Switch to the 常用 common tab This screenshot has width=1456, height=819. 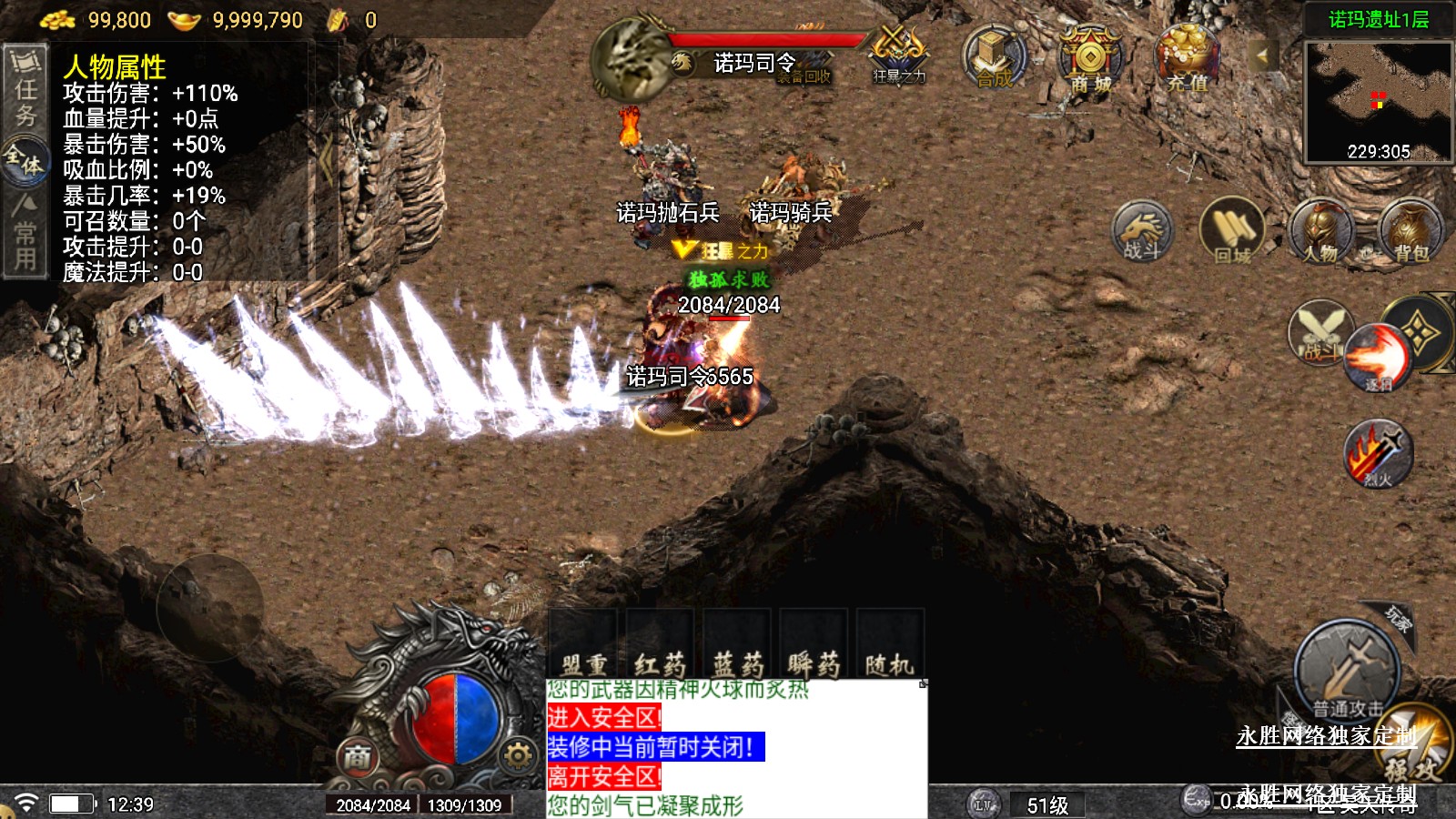click(x=25, y=233)
